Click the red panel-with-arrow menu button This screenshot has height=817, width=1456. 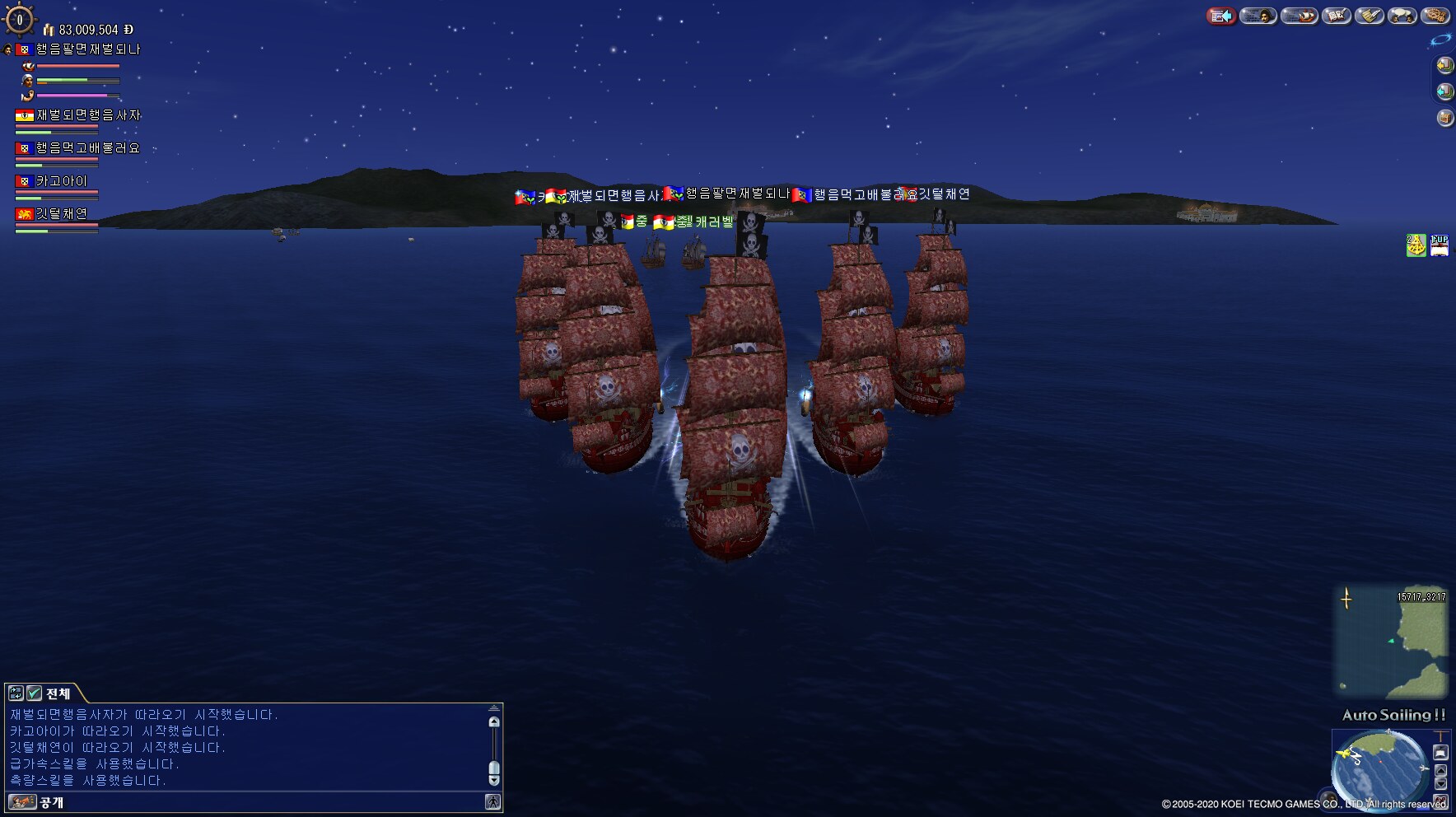(1222, 16)
